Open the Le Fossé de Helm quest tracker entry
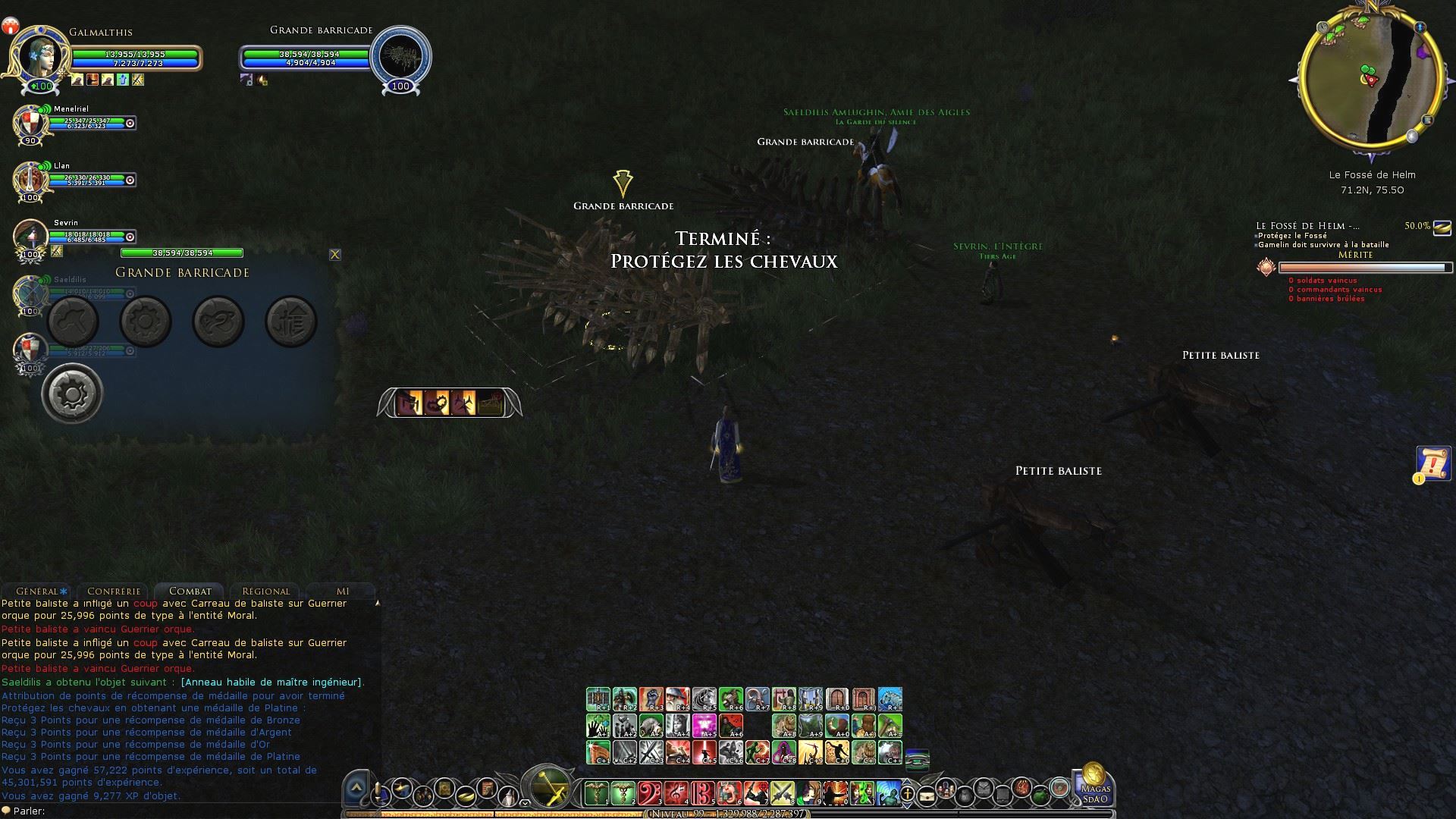Screen dimensions: 1456x819 (1307, 226)
